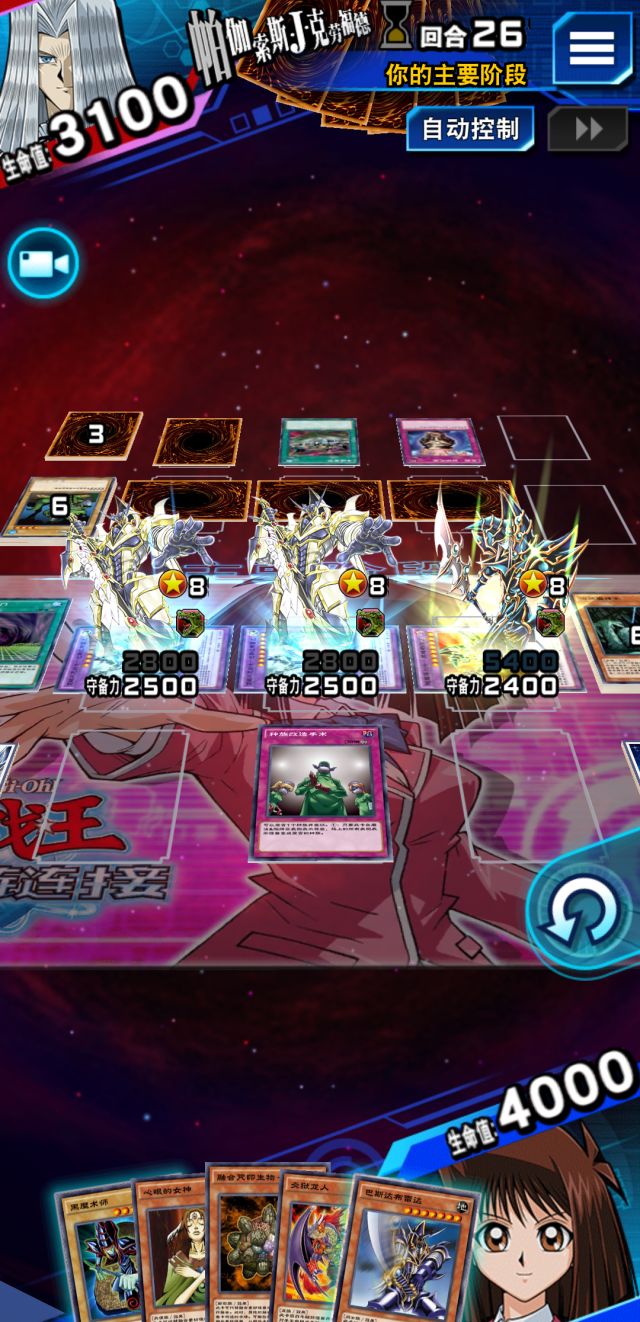Tap the fast-forward double arrow button
640x1322 pixels.
pos(588,129)
